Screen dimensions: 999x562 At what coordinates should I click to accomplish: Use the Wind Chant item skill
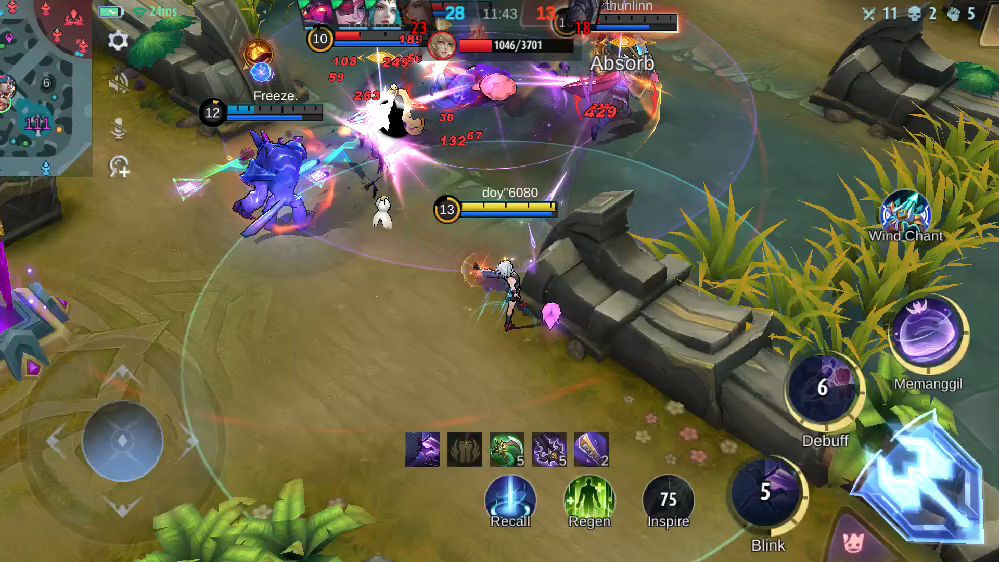[x=905, y=212]
